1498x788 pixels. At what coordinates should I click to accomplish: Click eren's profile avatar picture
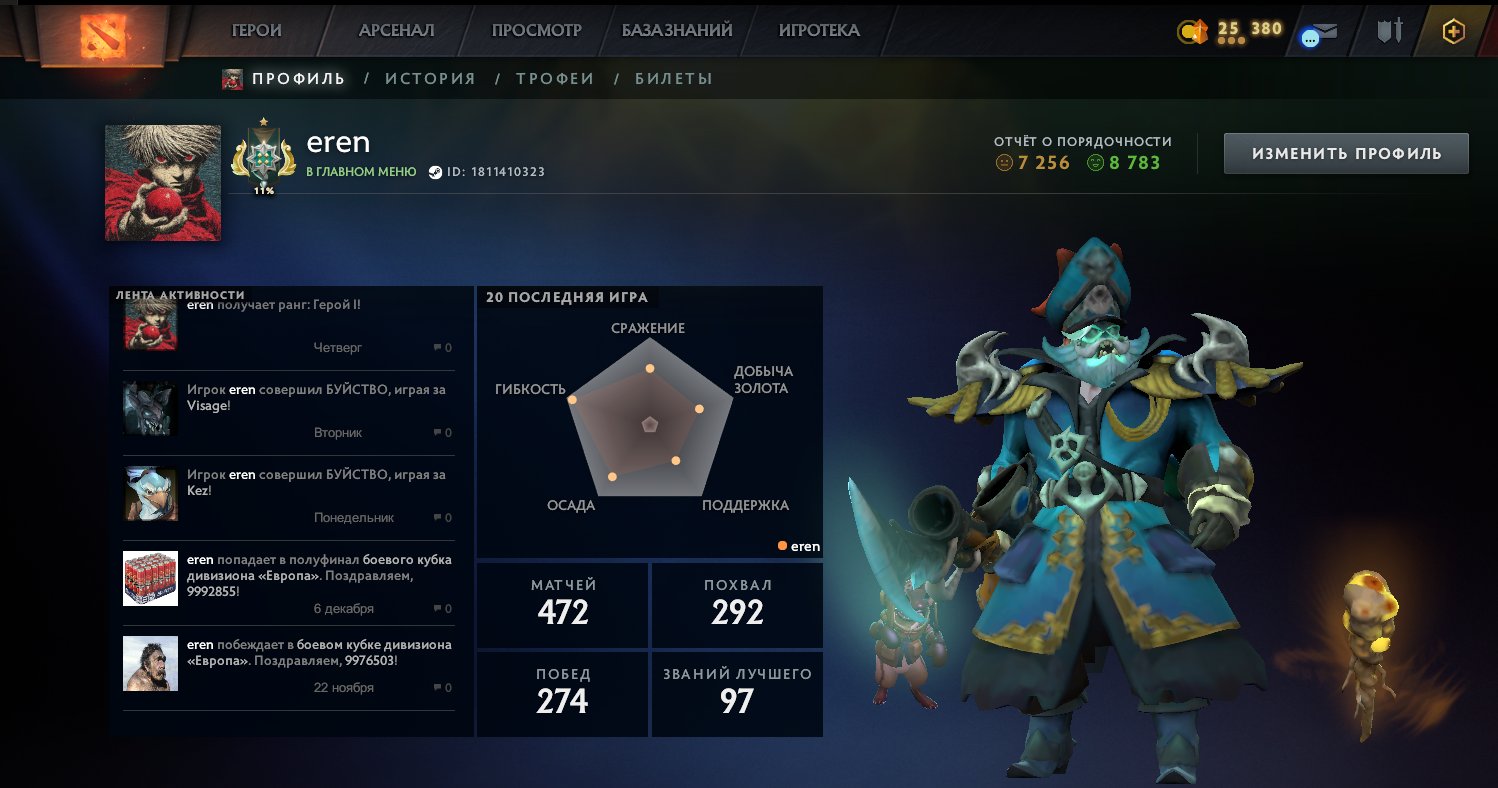coord(162,181)
